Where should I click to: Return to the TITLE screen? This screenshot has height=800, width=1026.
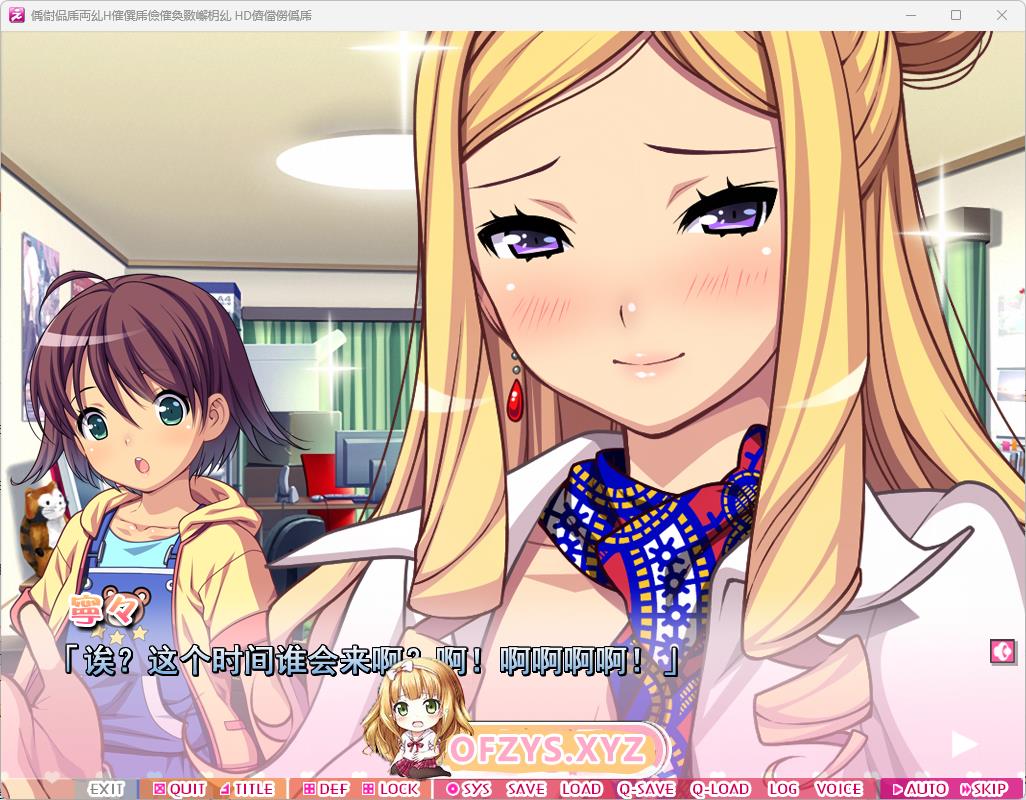point(247,789)
